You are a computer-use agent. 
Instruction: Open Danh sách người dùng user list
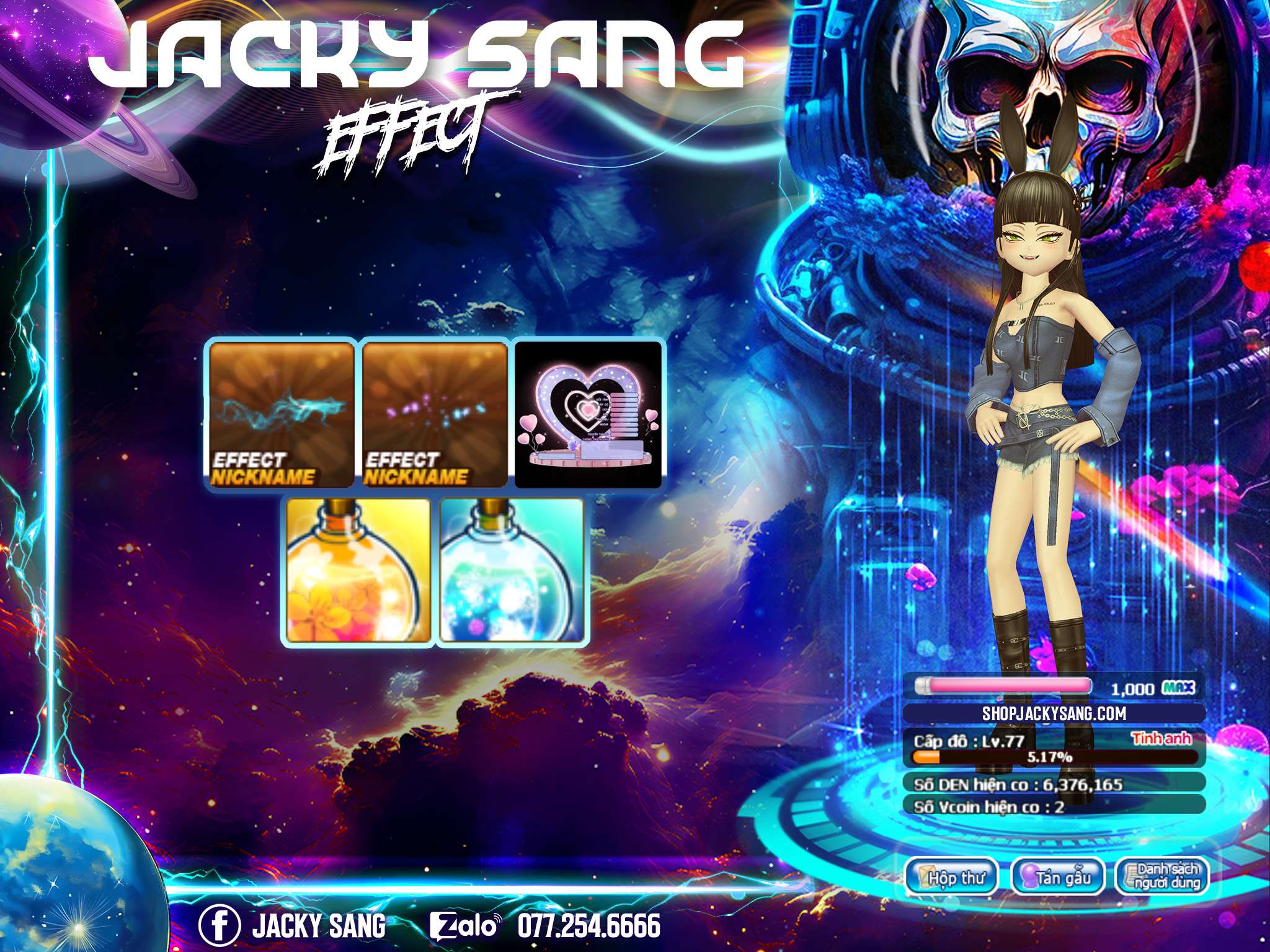(x=1161, y=876)
